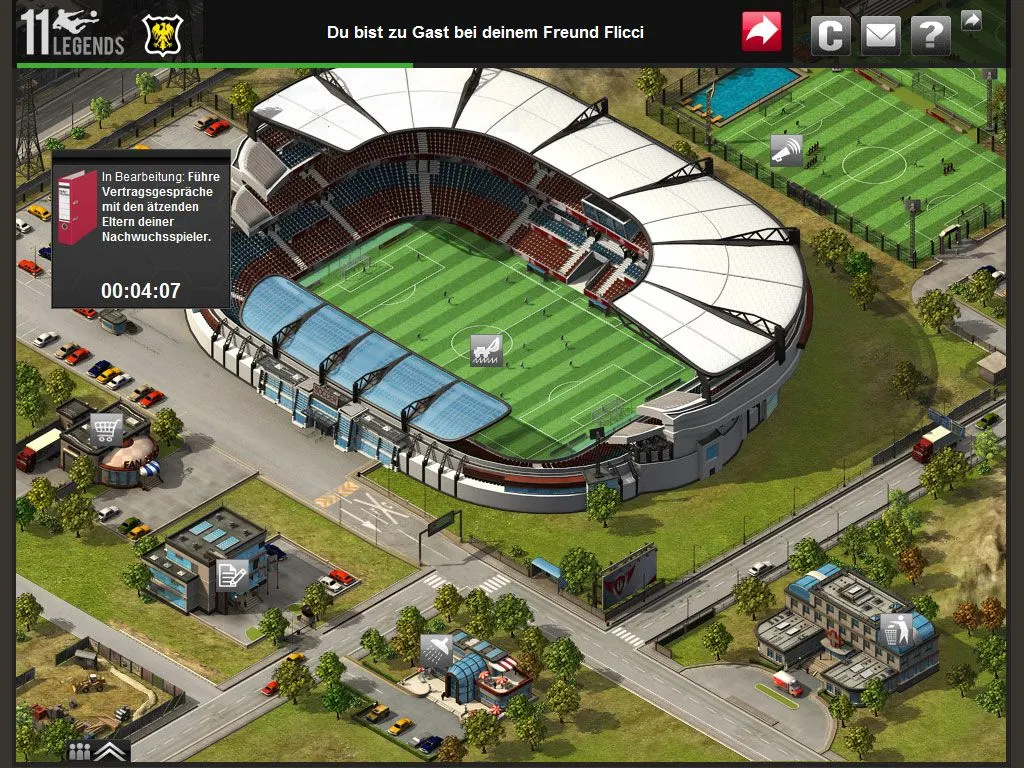Open the question mark help
The image size is (1024, 768).
tap(931, 35)
